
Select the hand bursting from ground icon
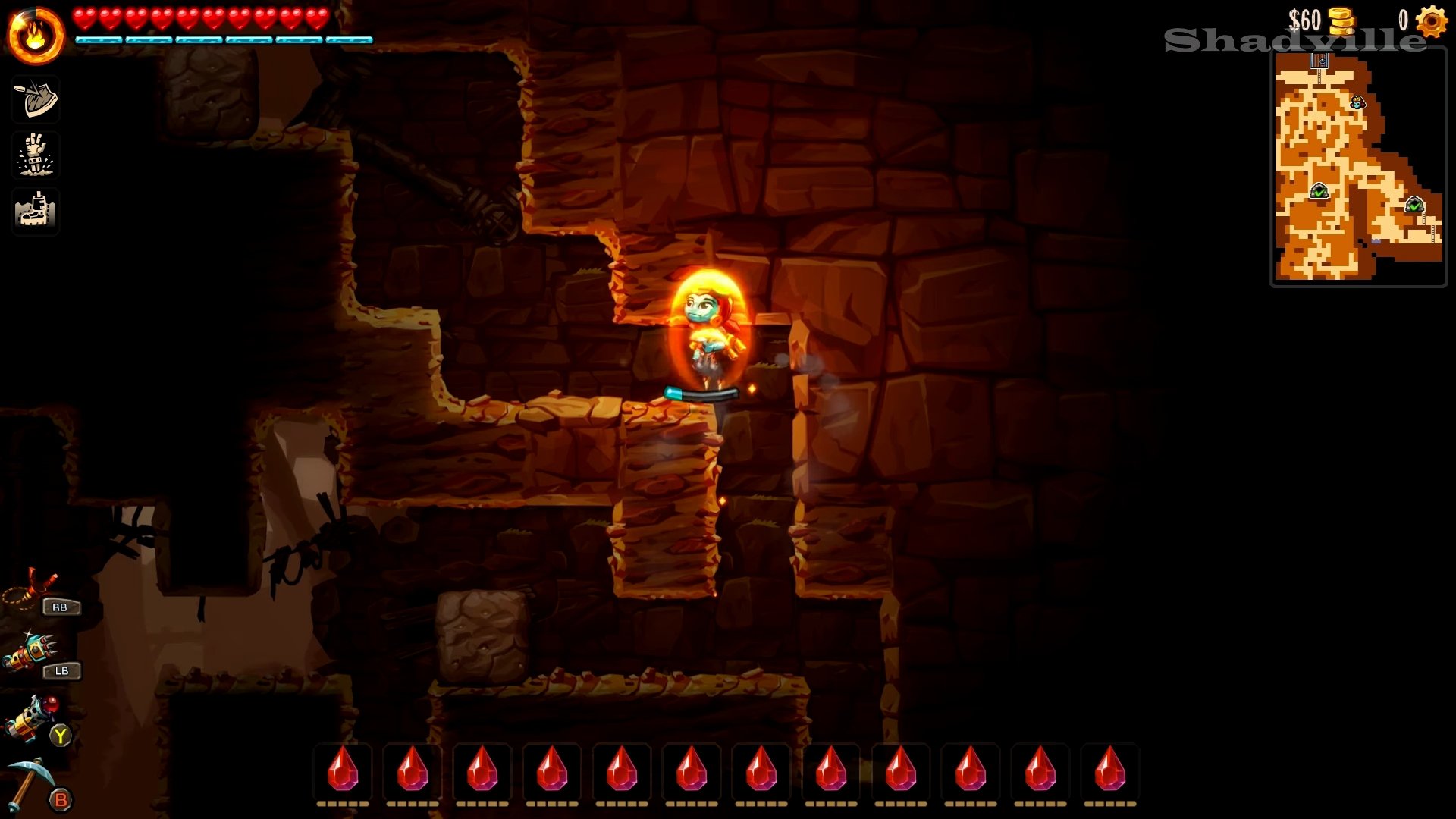36,155
